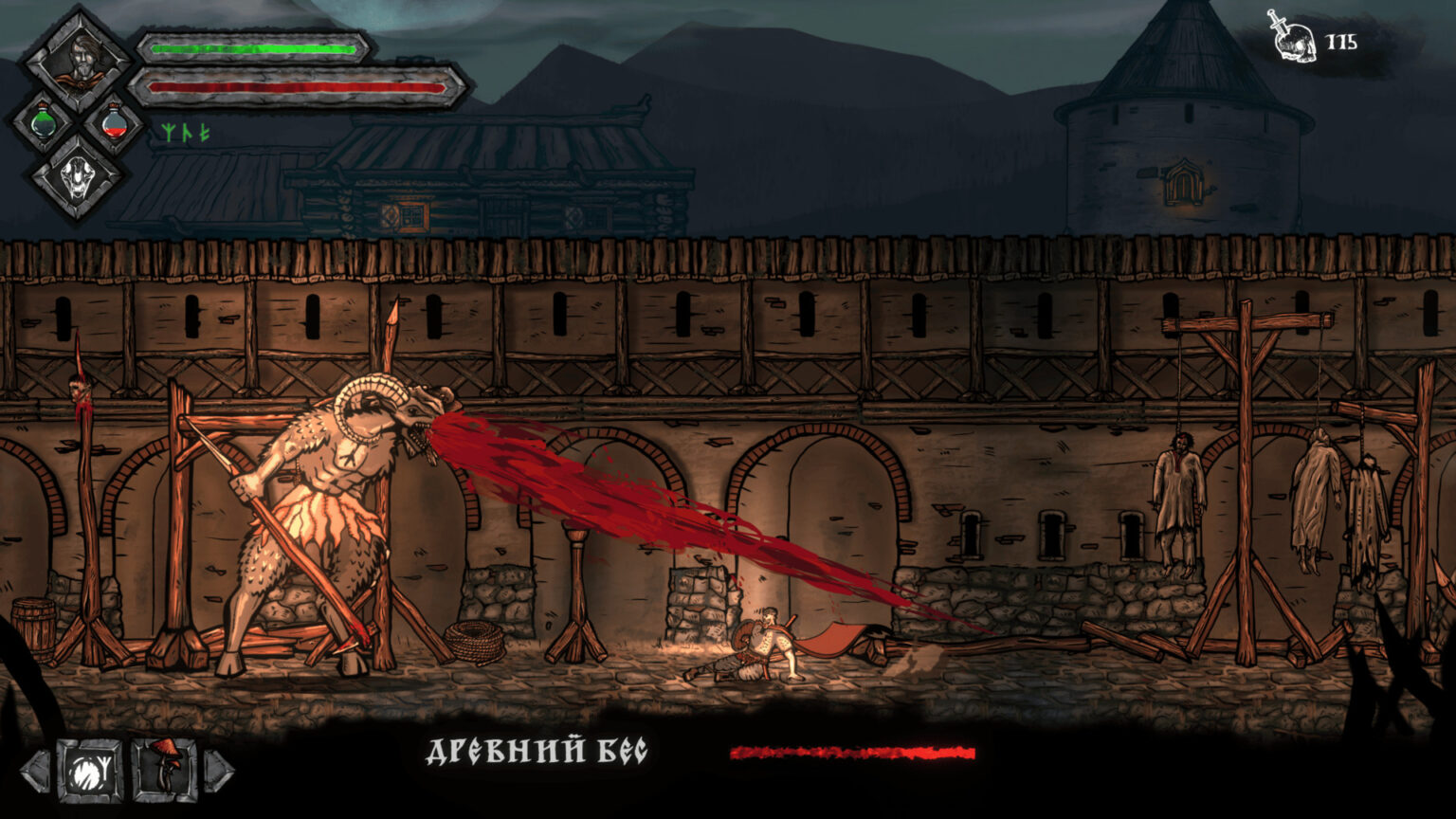Cycle quick items with the right arrow
This screenshot has height=819, width=1456.
[218, 771]
